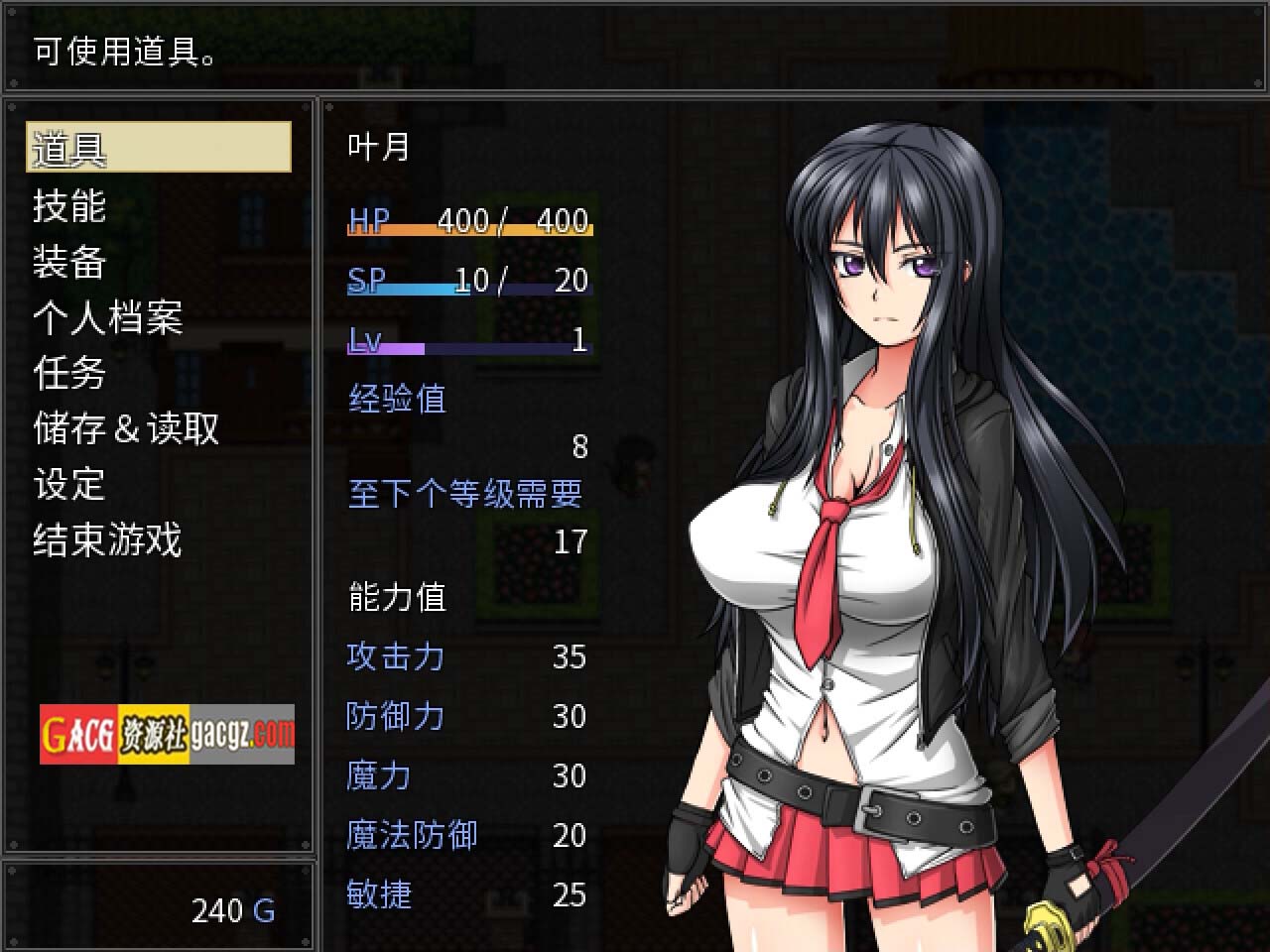Select the 技能 skills entry

(69, 205)
